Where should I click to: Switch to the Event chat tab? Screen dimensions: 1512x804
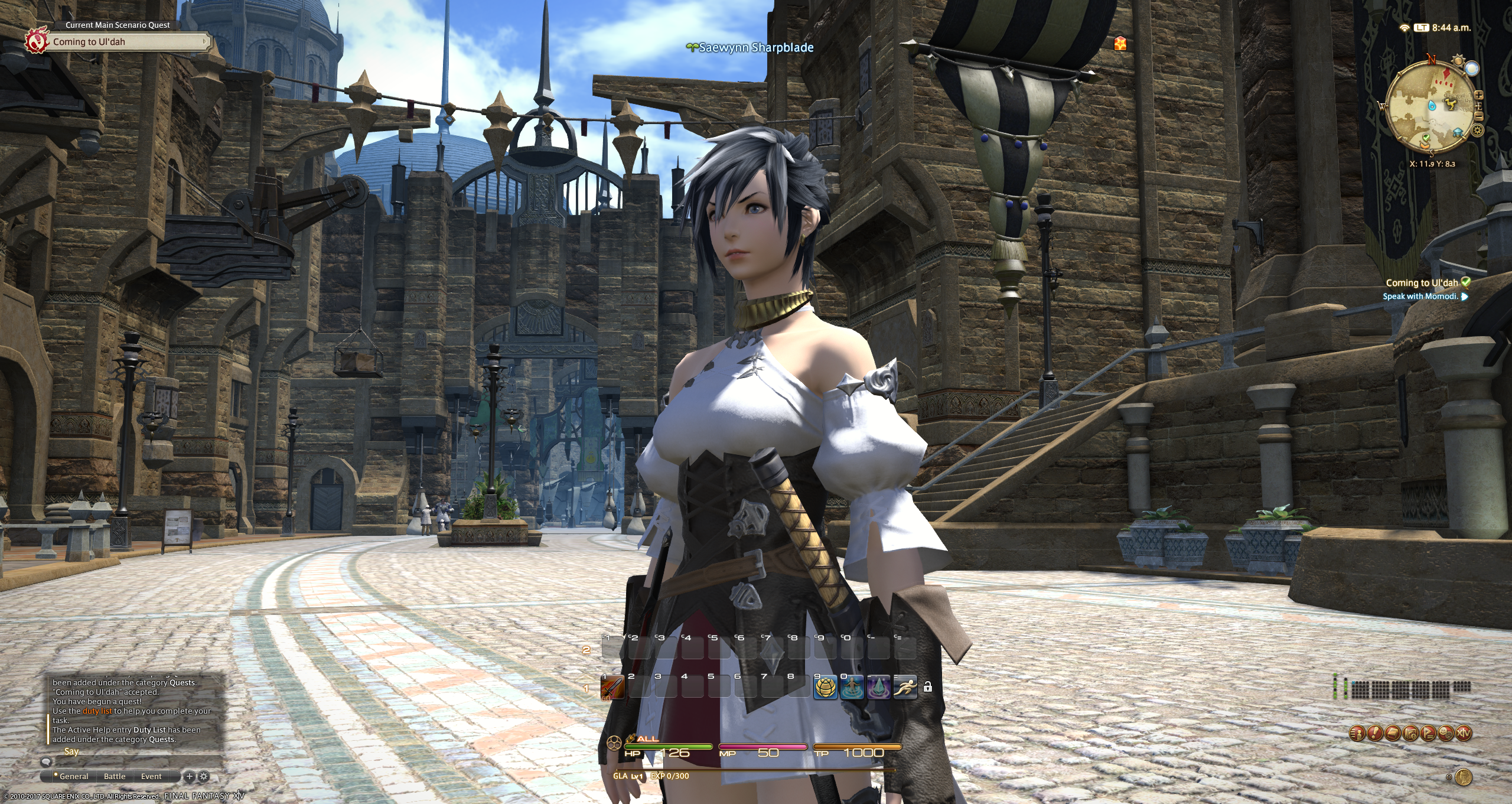click(151, 776)
